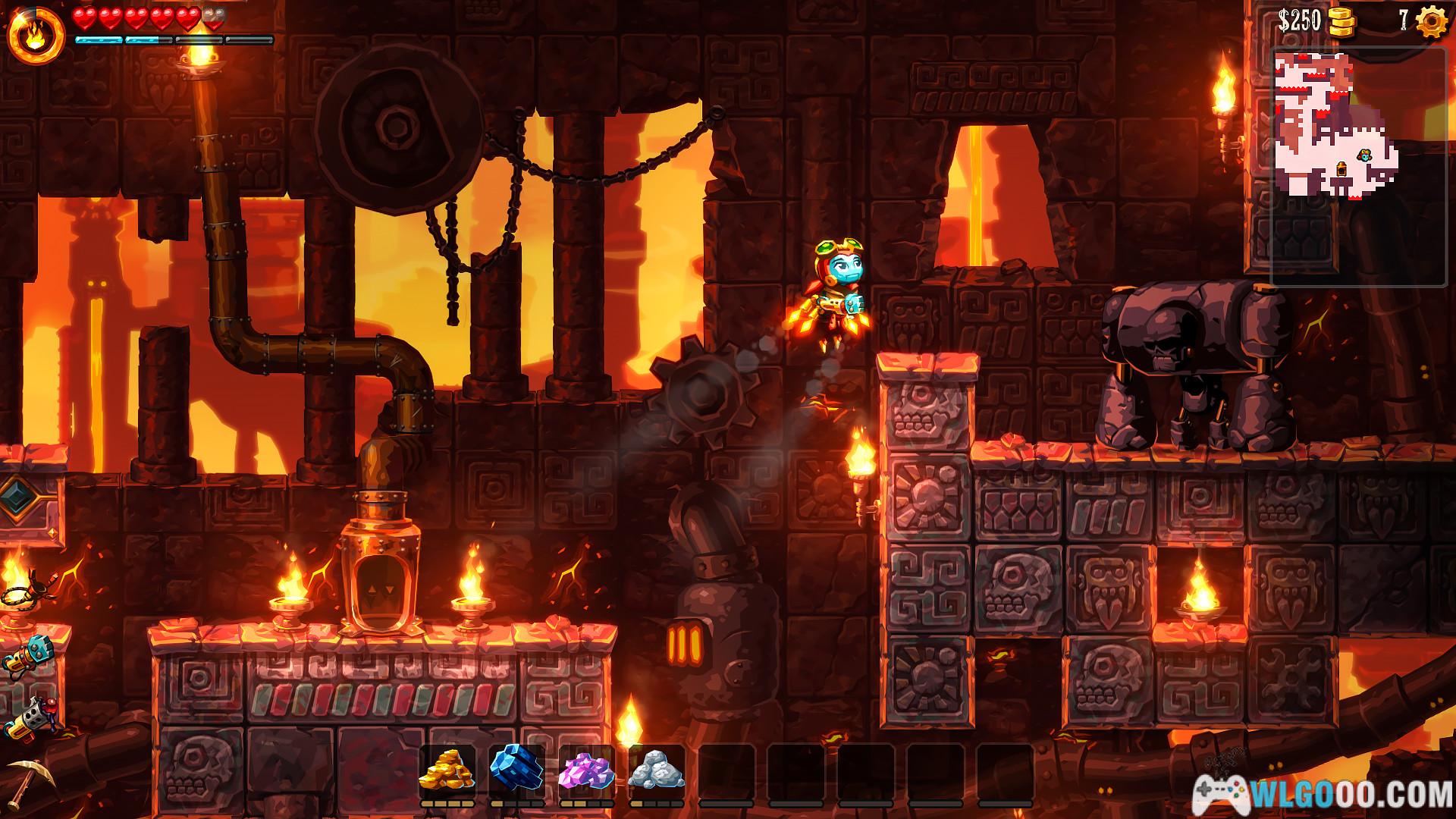Choose the purple crystal inventory slot

point(587,770)
